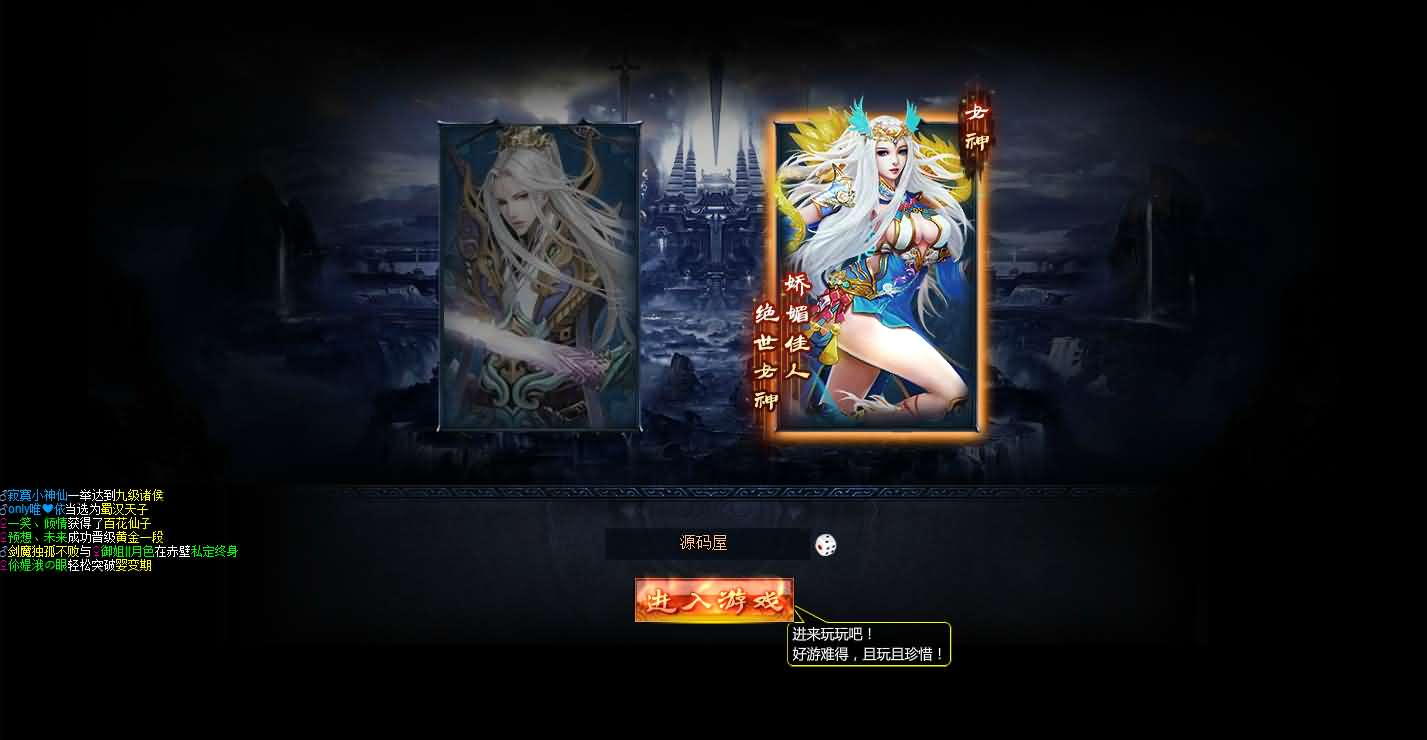Click the female gender symbol before 佾媞洓の眼
The width and height of the screenshot is (1427, 740).
(4, 563)
